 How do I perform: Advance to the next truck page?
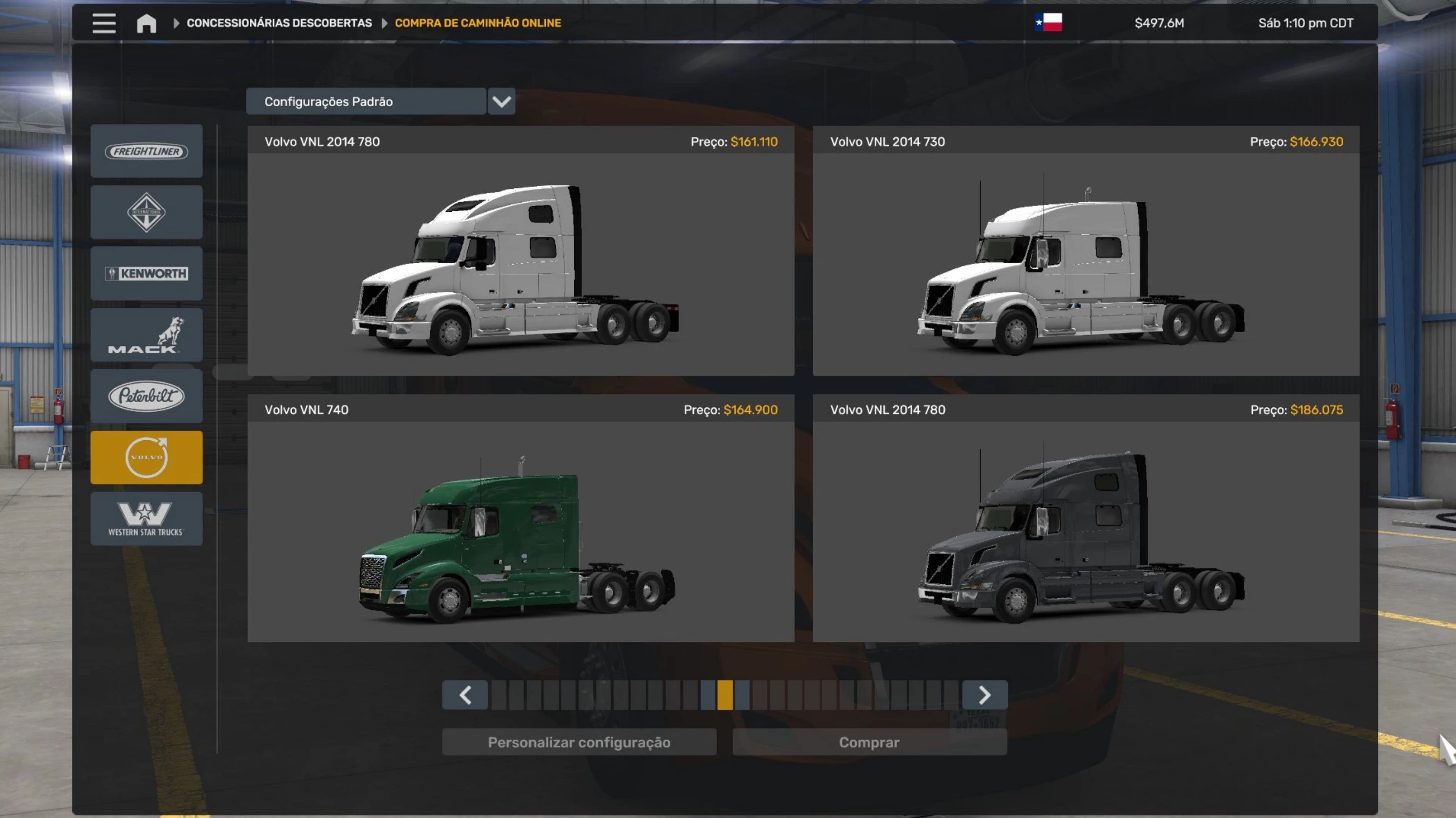[x=984, y=695]
